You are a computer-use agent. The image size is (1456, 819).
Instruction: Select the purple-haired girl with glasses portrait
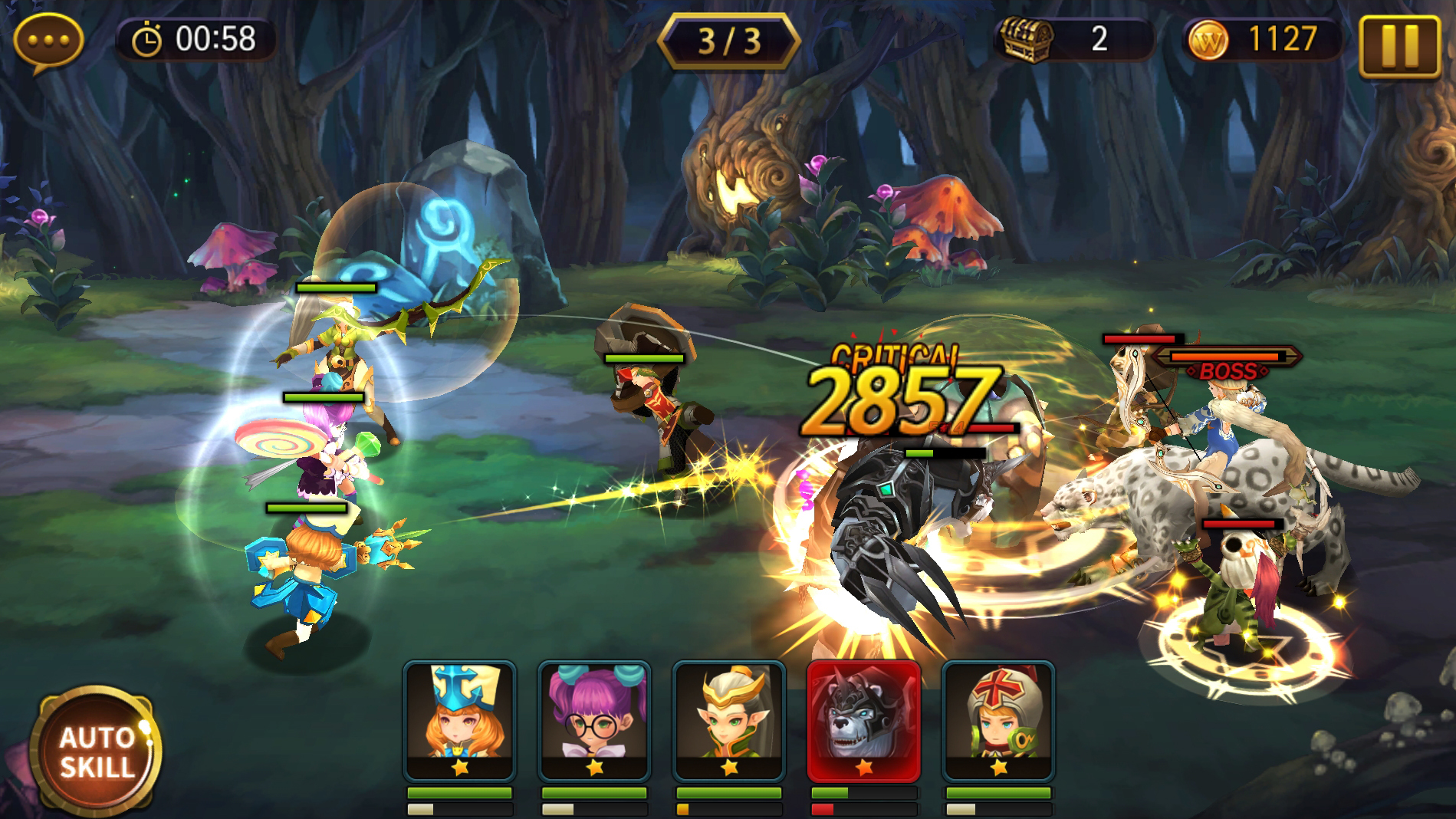tap(594, 721)
